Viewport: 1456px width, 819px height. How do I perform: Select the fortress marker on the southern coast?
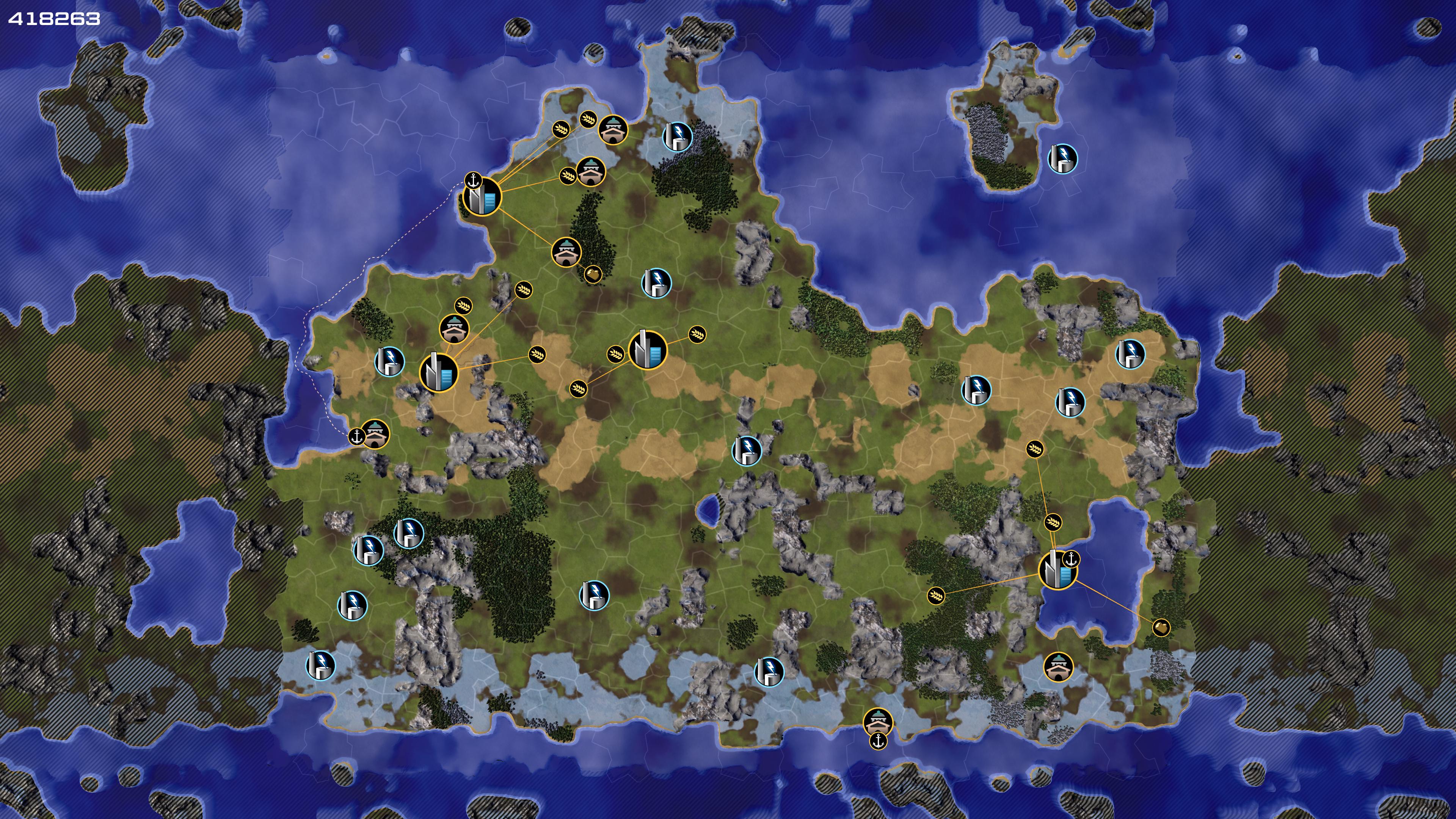(x=878, y=721)
